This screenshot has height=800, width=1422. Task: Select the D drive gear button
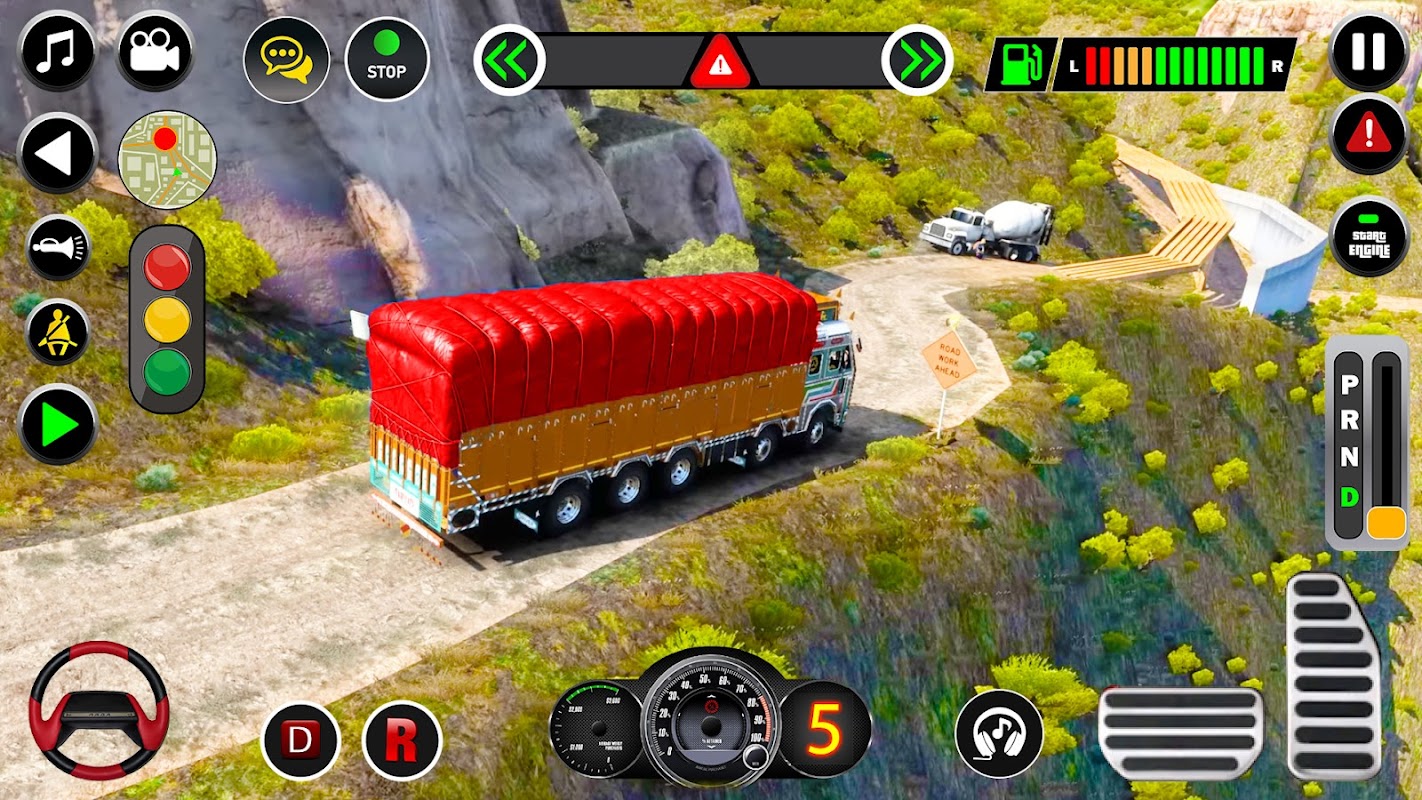point(300,741)
